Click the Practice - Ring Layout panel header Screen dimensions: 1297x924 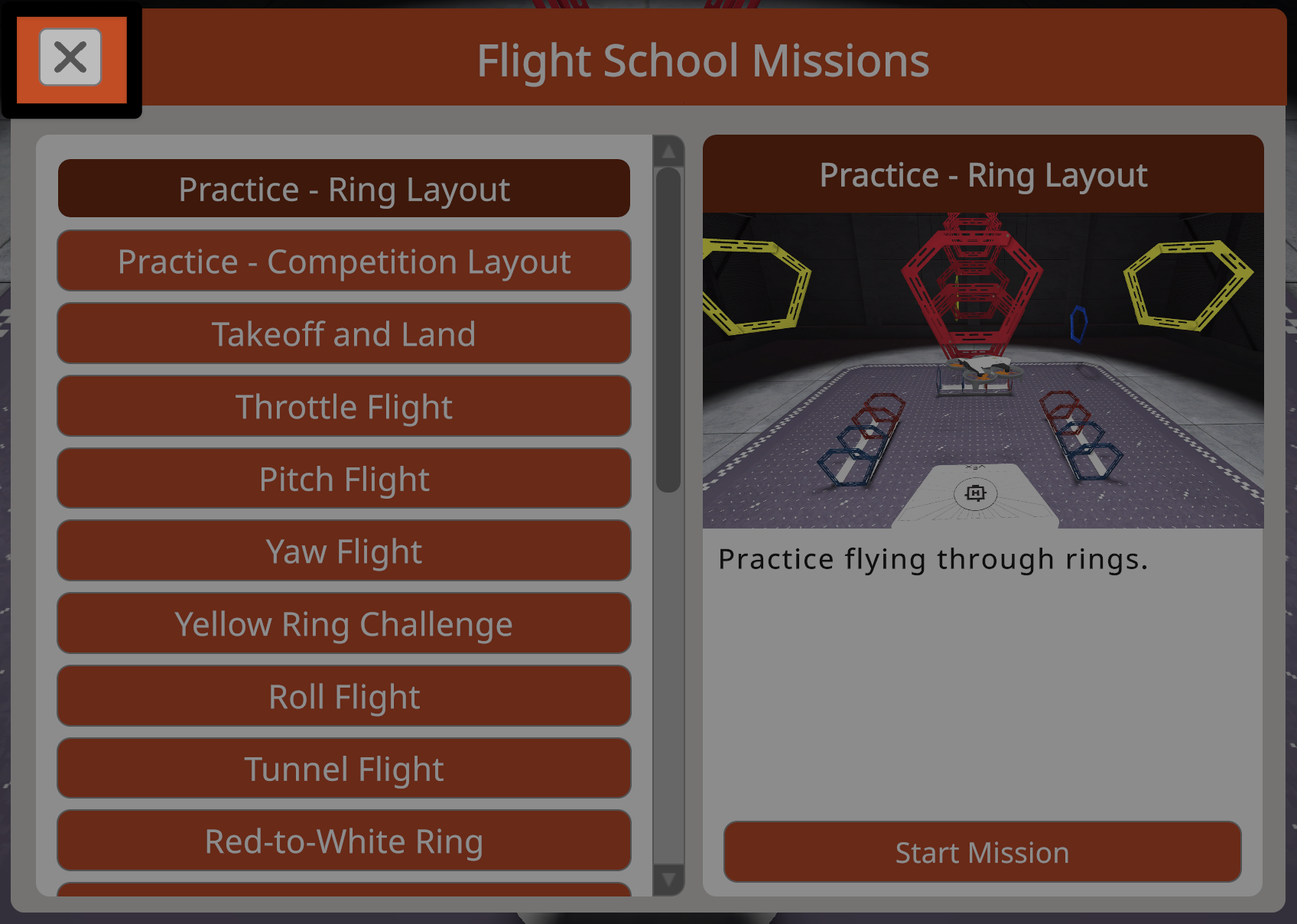[983, 174]
